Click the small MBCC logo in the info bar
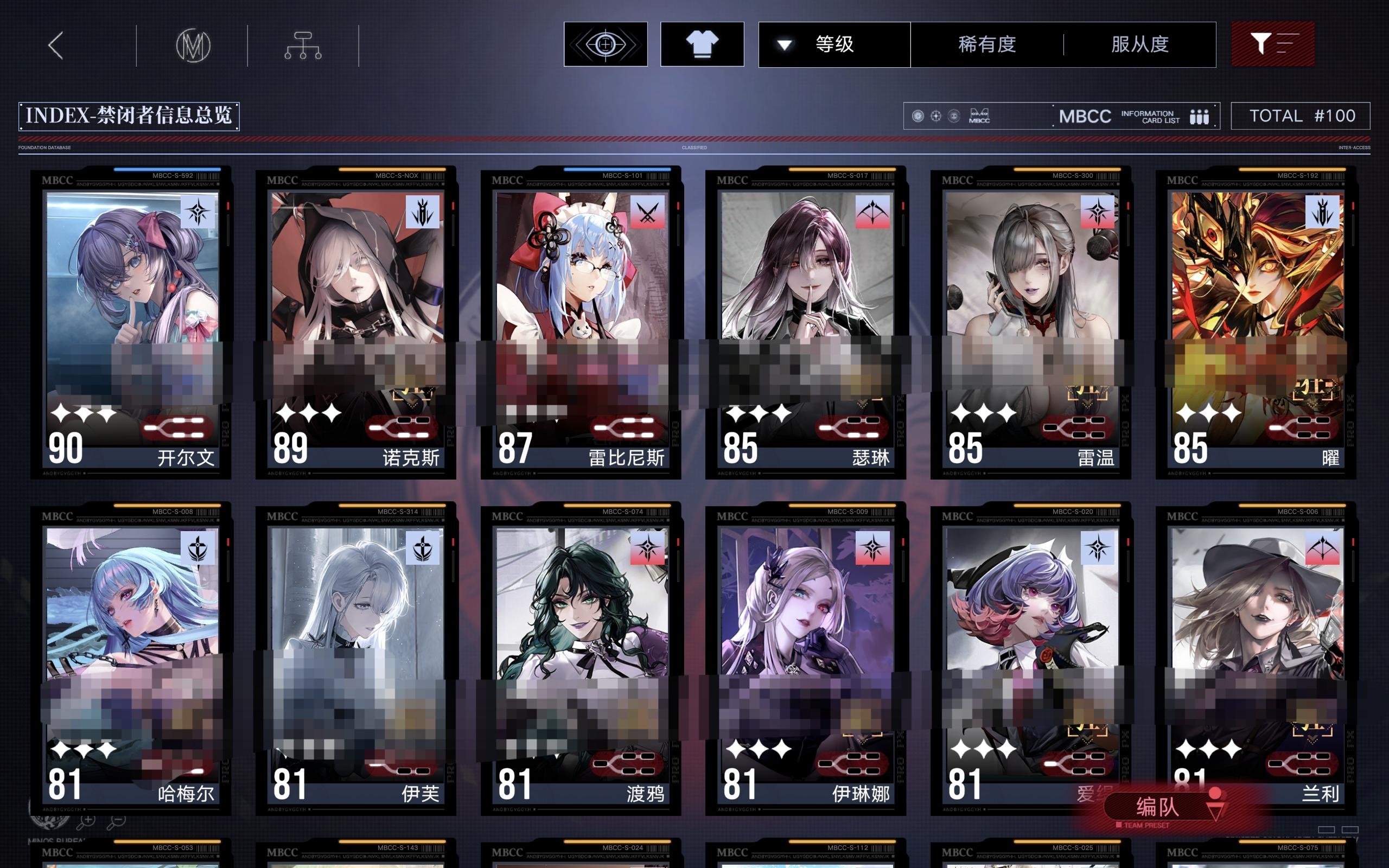Screen dimensions: 1389x868 [x=980, y=117]
